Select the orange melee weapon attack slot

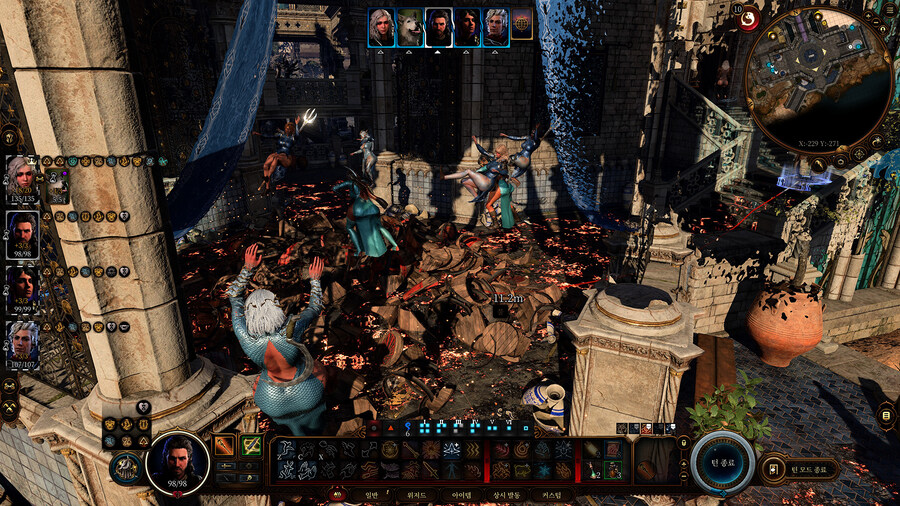(x=225, y=446)
